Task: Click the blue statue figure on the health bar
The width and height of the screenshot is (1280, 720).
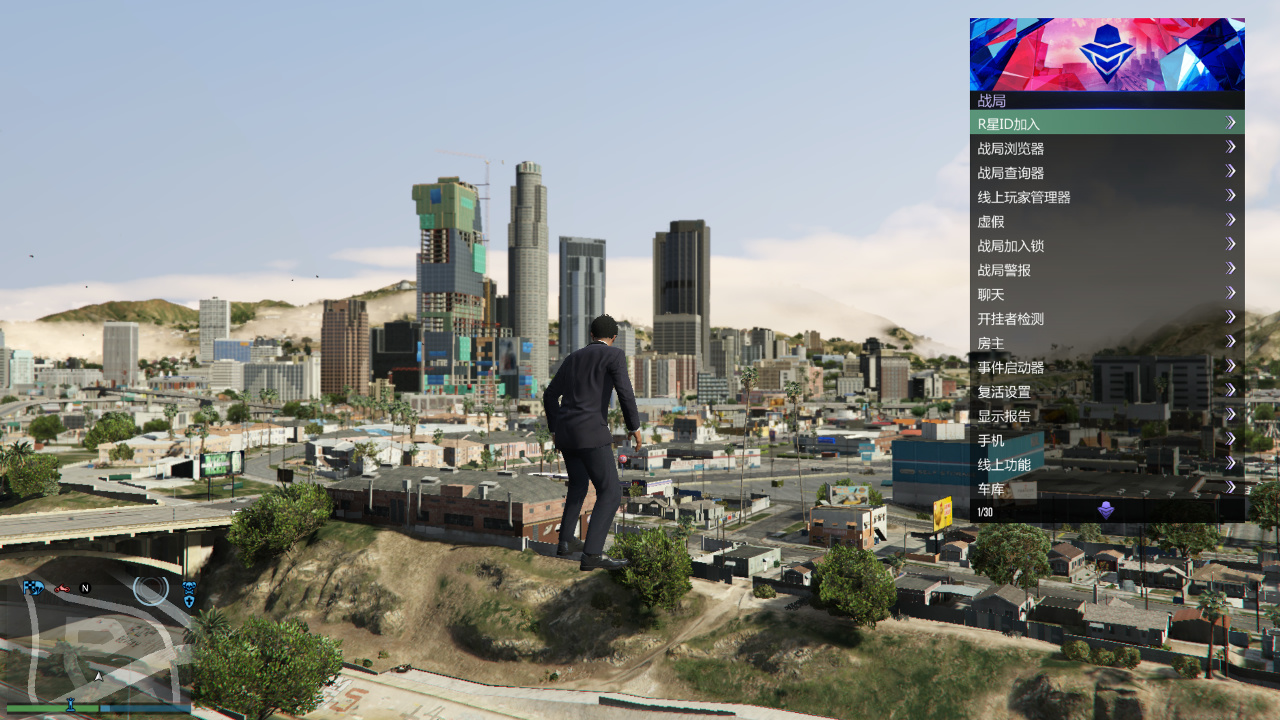Action: [70, 706]
